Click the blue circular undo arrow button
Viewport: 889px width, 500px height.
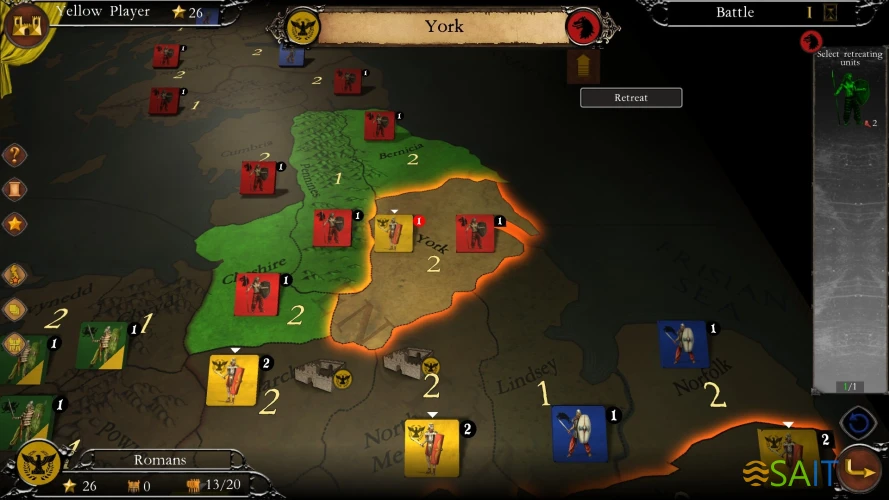click(x=857, y=423)
